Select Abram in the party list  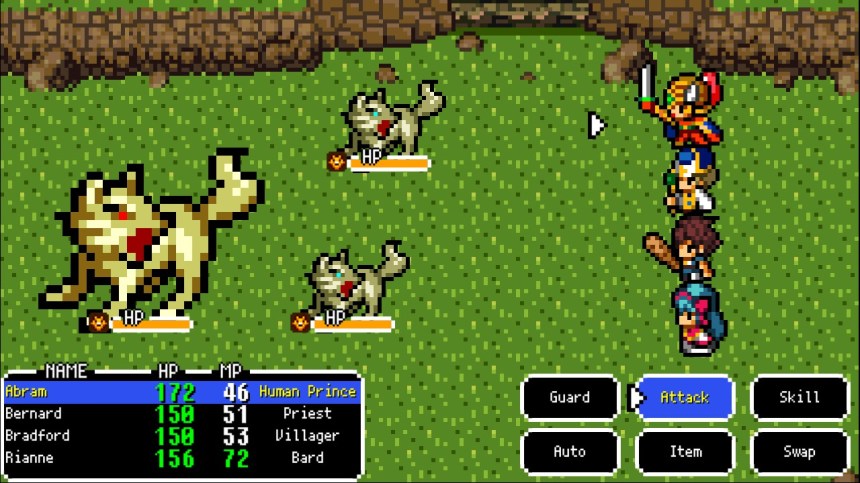click(180, 392)
